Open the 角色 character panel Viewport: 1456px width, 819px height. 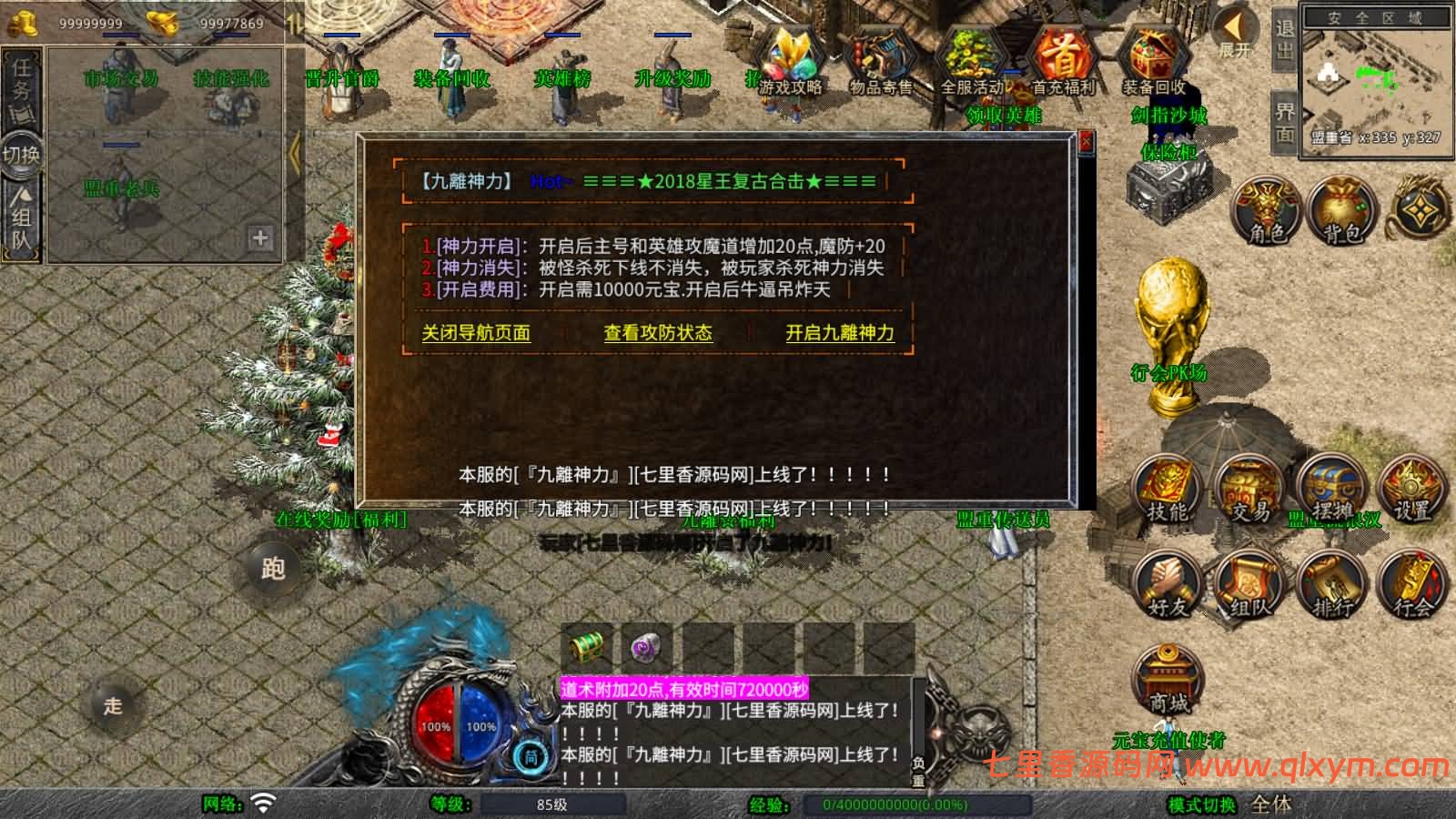tap(1265, 211)
